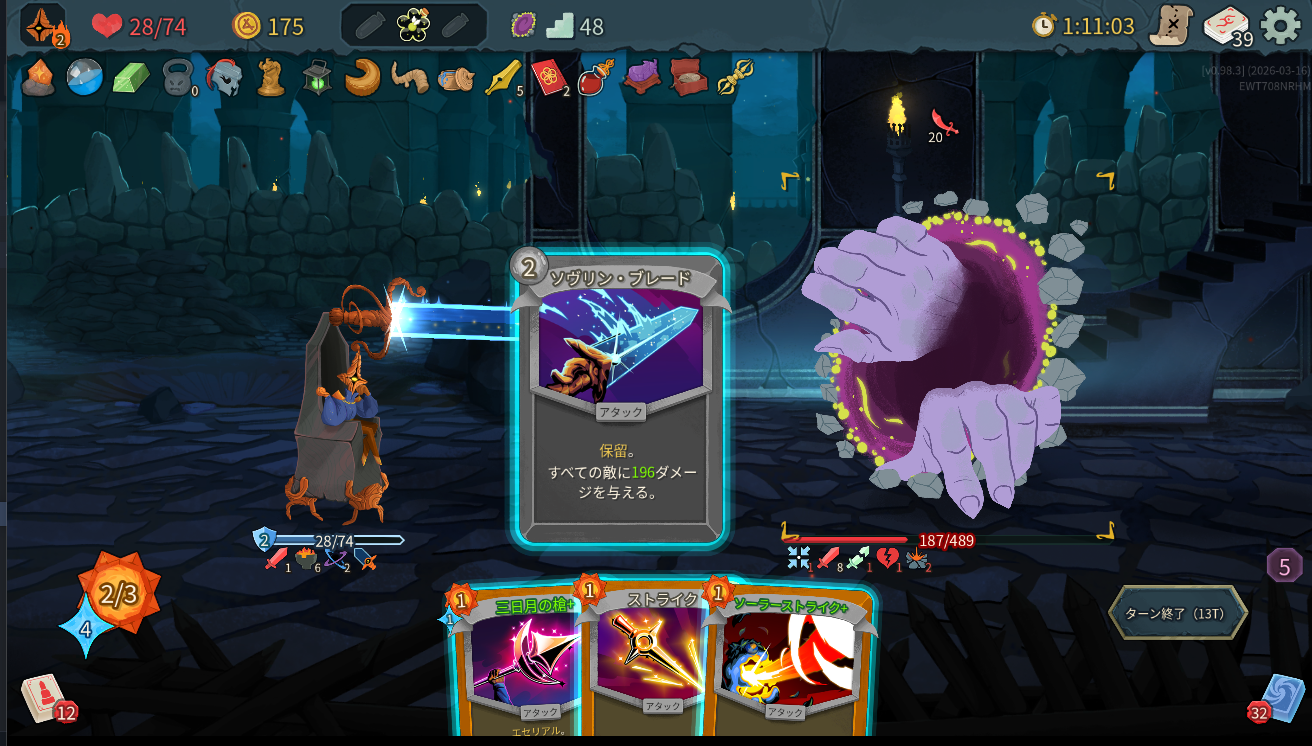End the turn with ターン終了 button

[1177, 613]
